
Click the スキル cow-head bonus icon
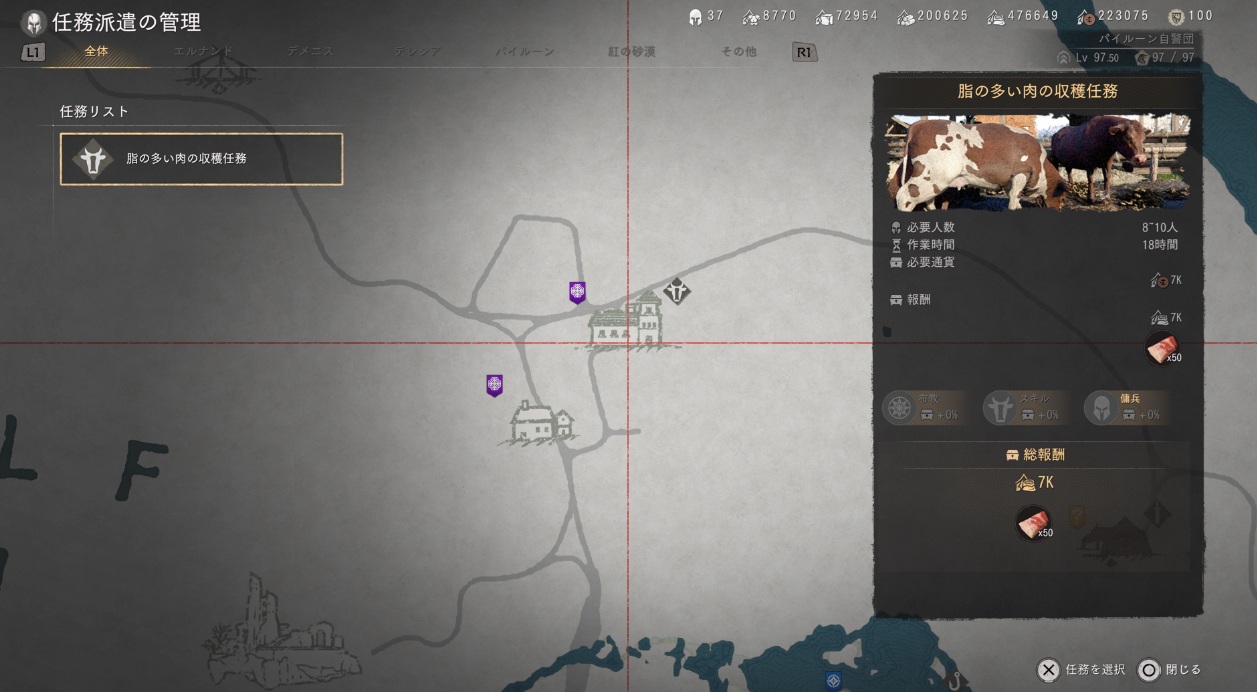999,408
